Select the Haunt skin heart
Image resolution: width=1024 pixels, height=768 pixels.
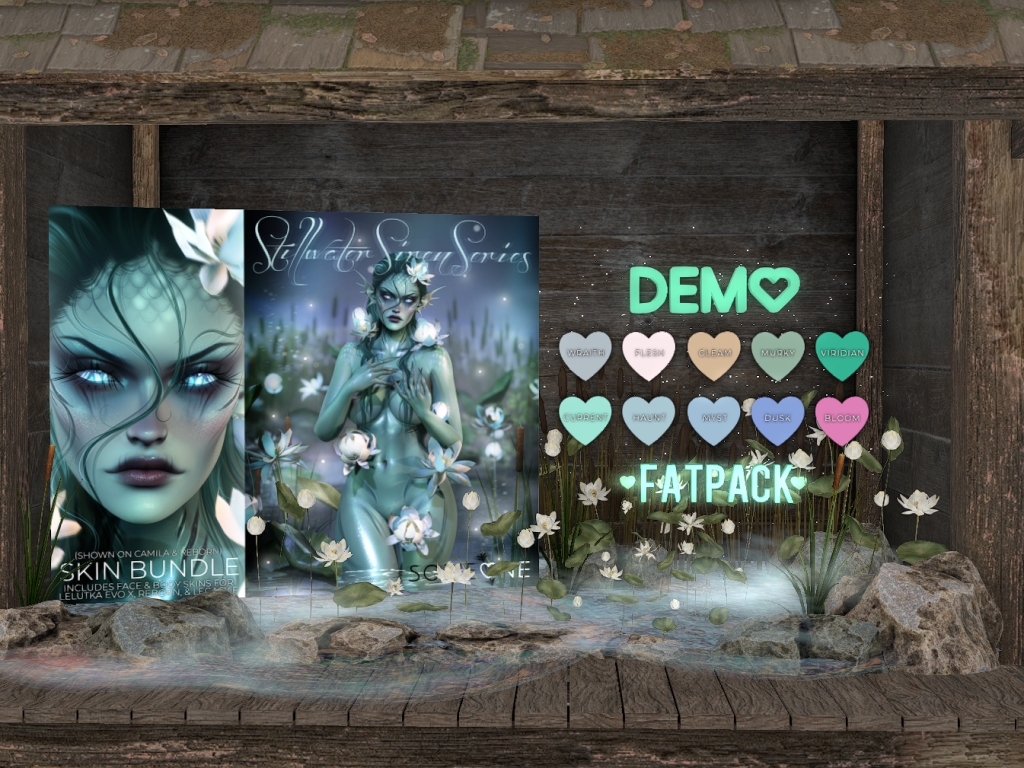pos(649,419)
